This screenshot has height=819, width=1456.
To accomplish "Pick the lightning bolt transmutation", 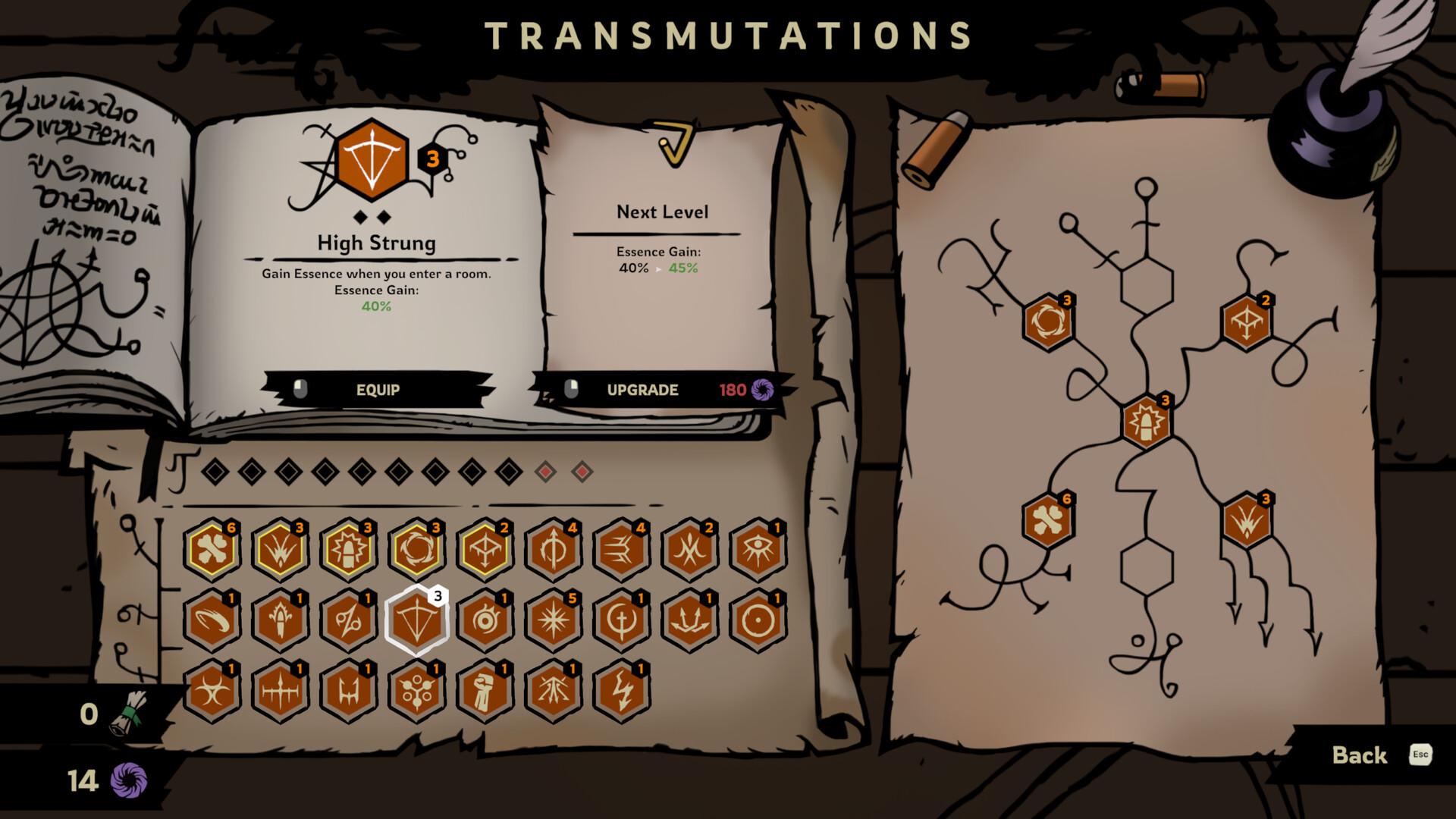I will point(621,691).
